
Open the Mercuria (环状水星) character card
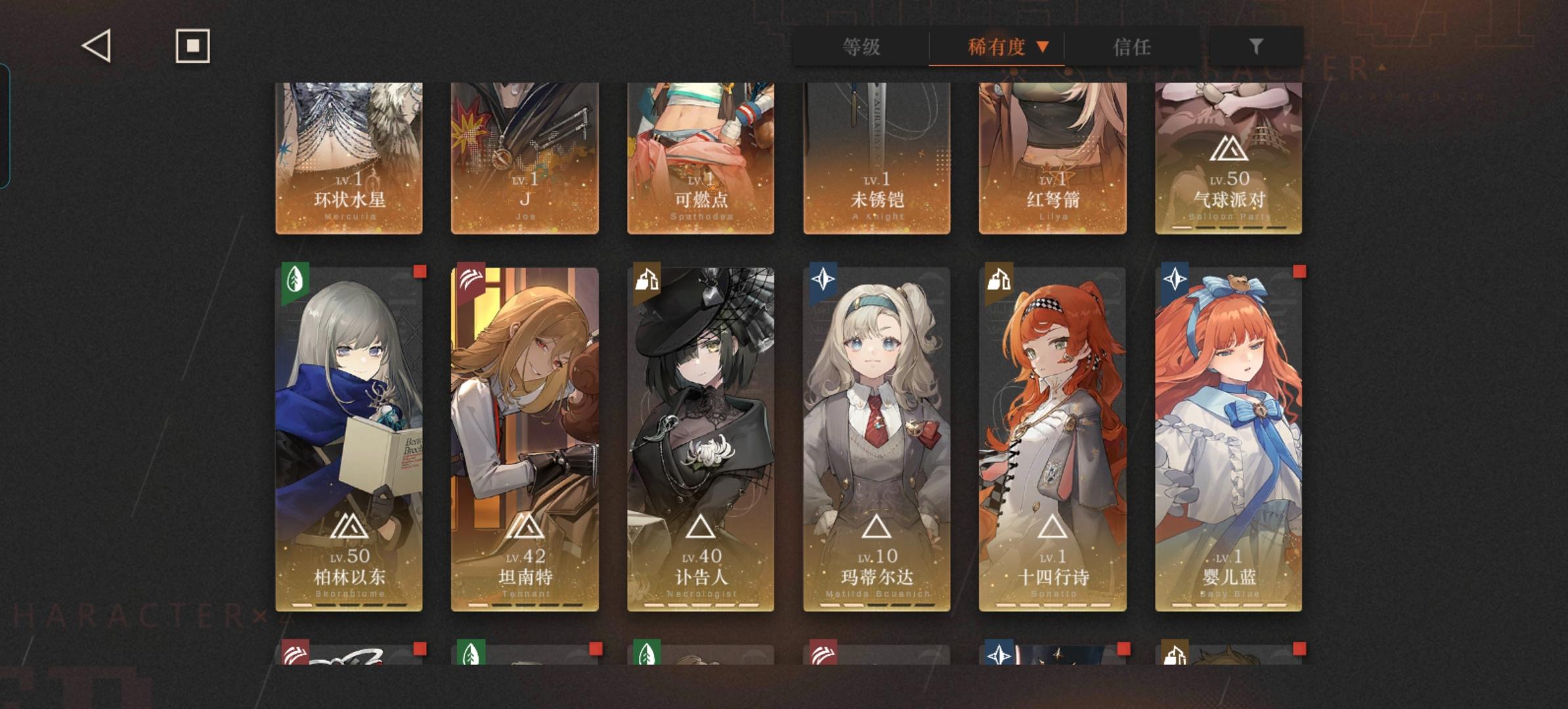pyautogui.click(x=350, y=151)
